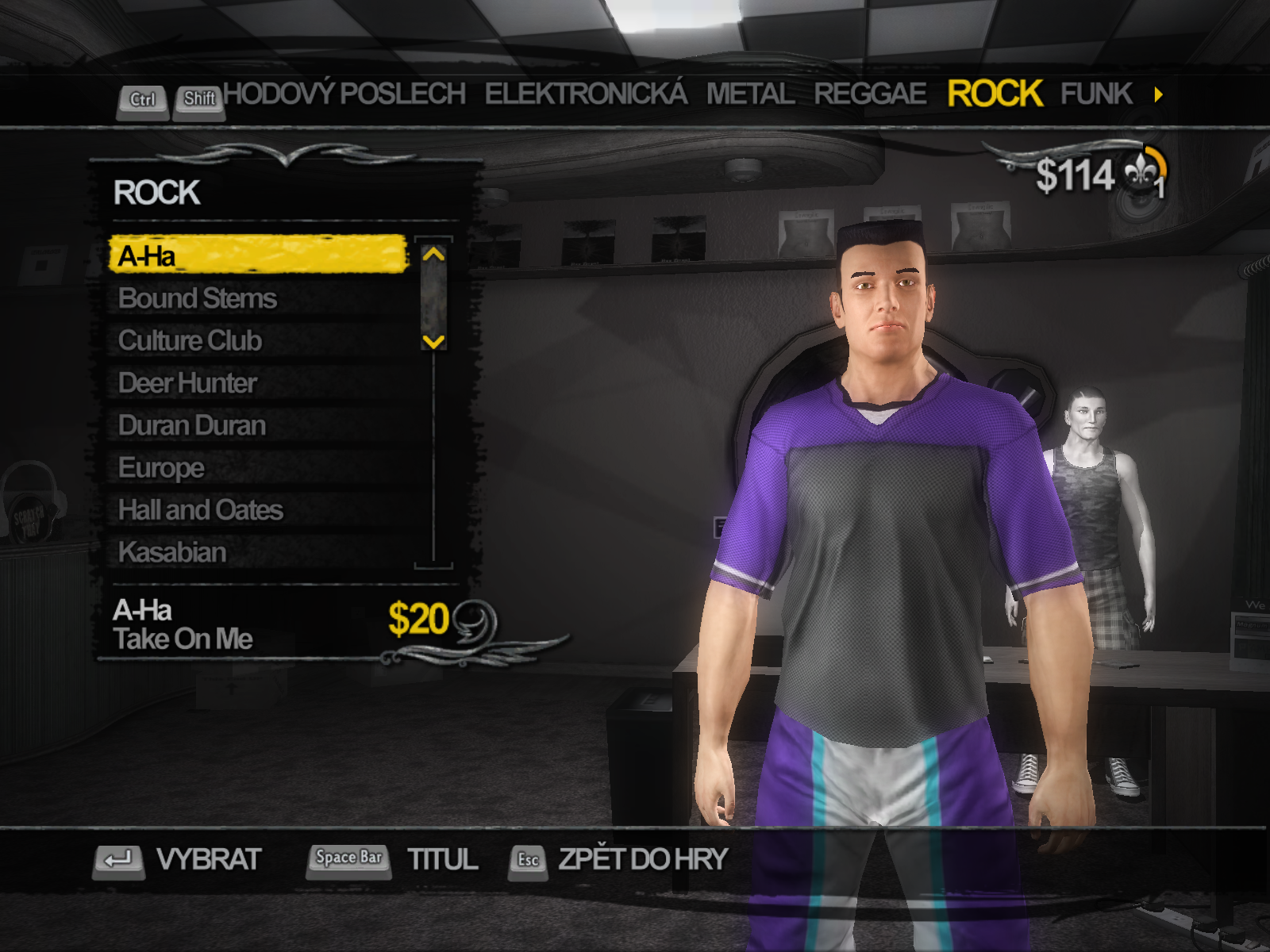Select Culture Club in the rock list

[x=190, y=341]
